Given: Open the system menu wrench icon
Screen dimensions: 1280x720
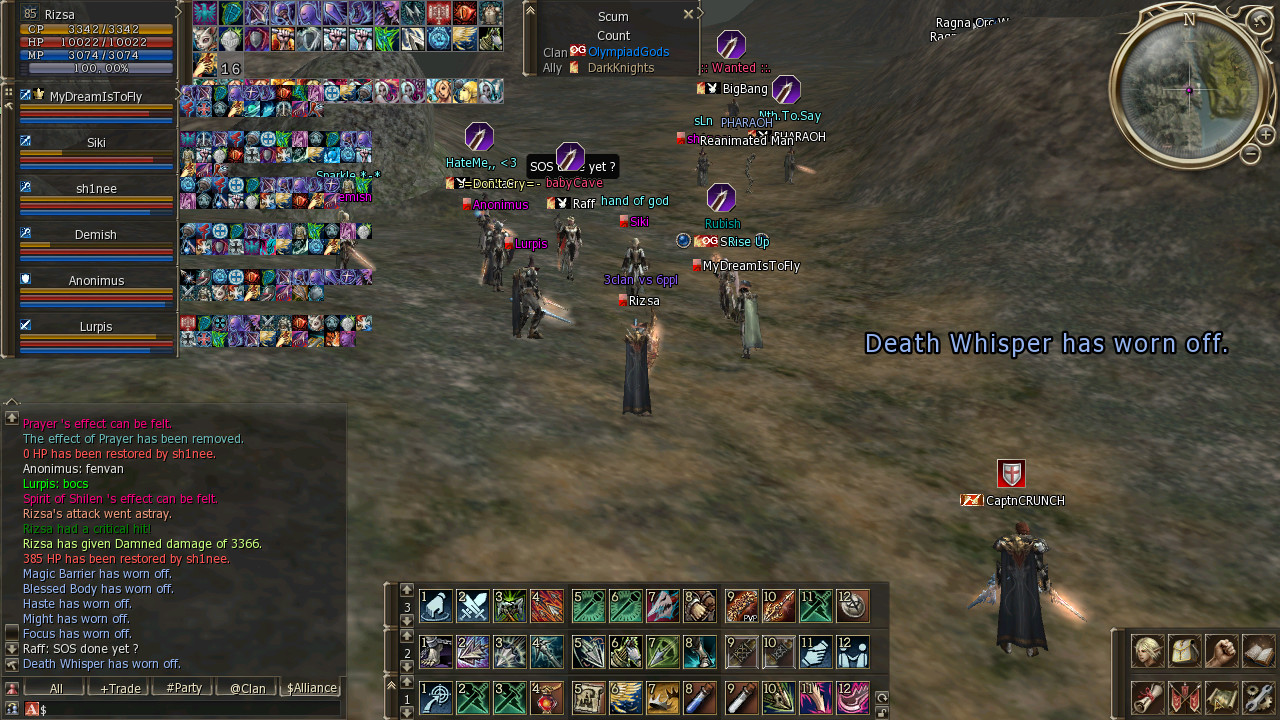Looking at the screenshot, I should click(1258, 697).
